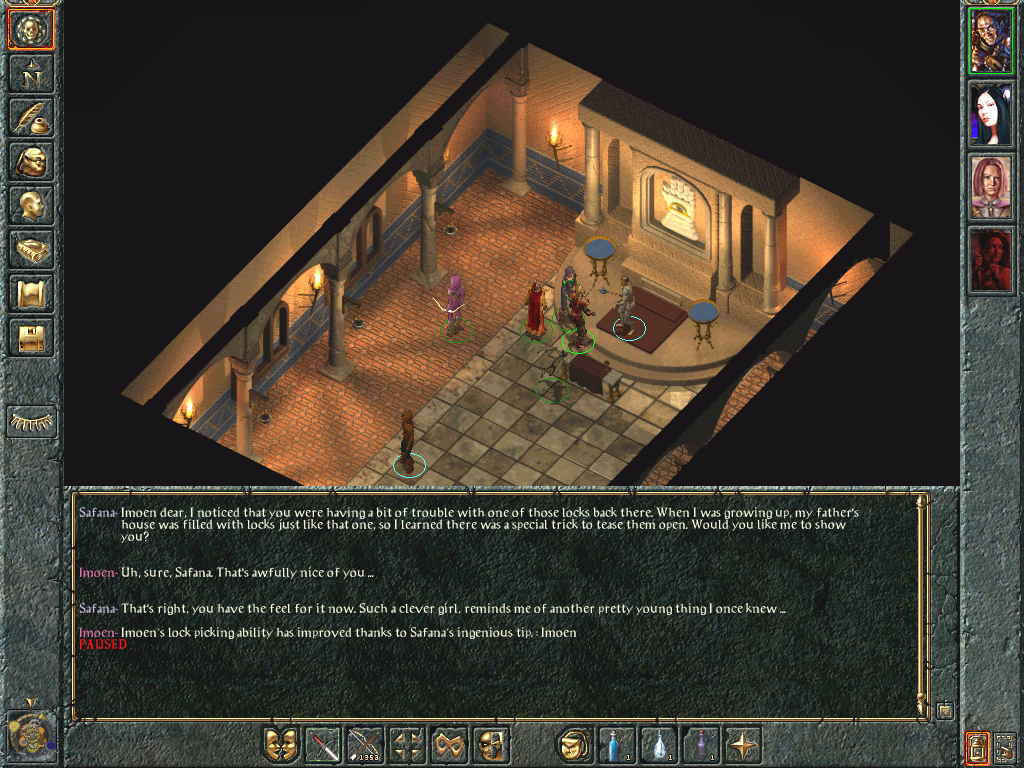
Task: Open the character record head icon
Action: (x=31, y=204)
